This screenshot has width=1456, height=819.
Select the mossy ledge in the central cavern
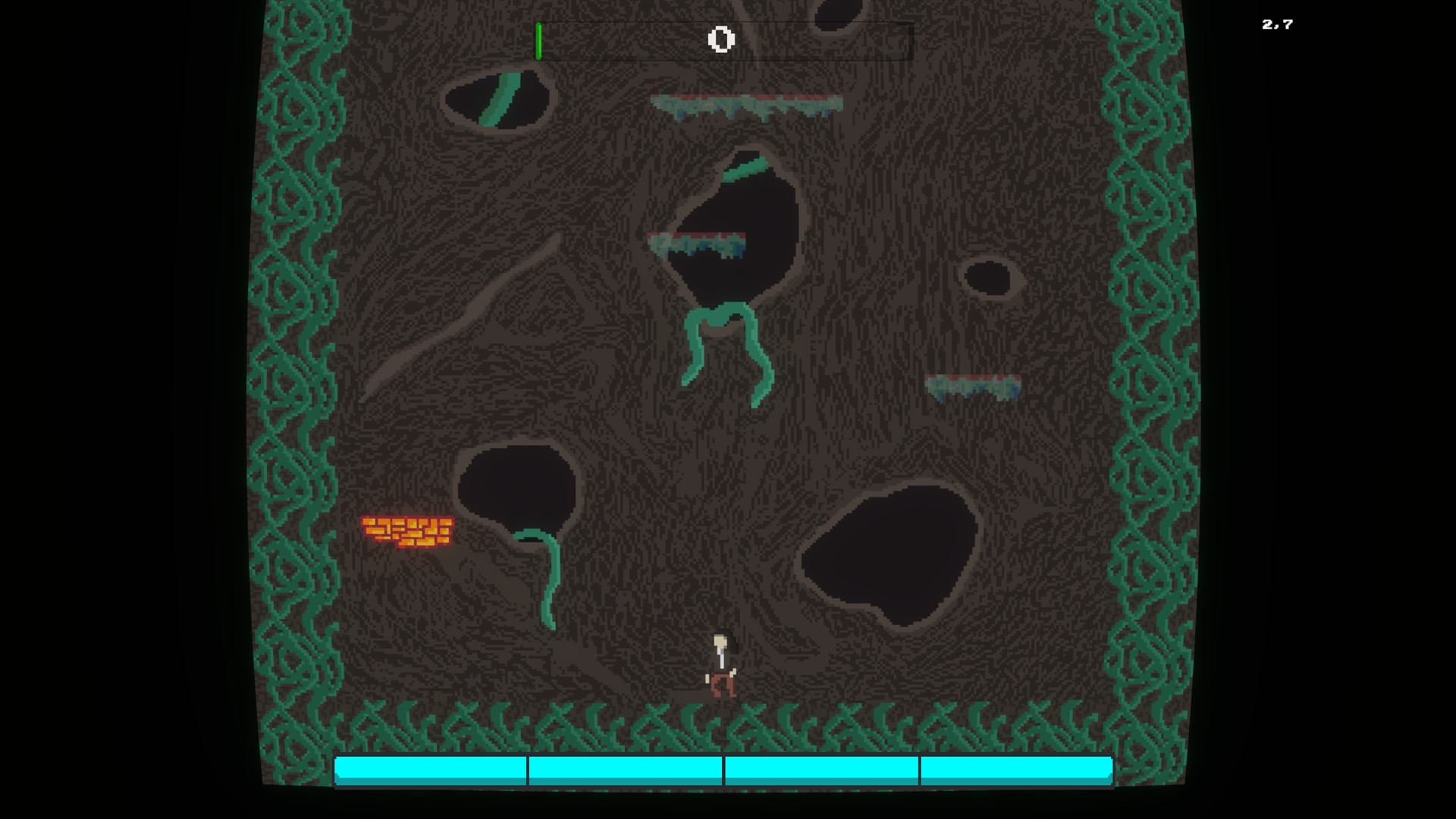(x=698, y=241)
